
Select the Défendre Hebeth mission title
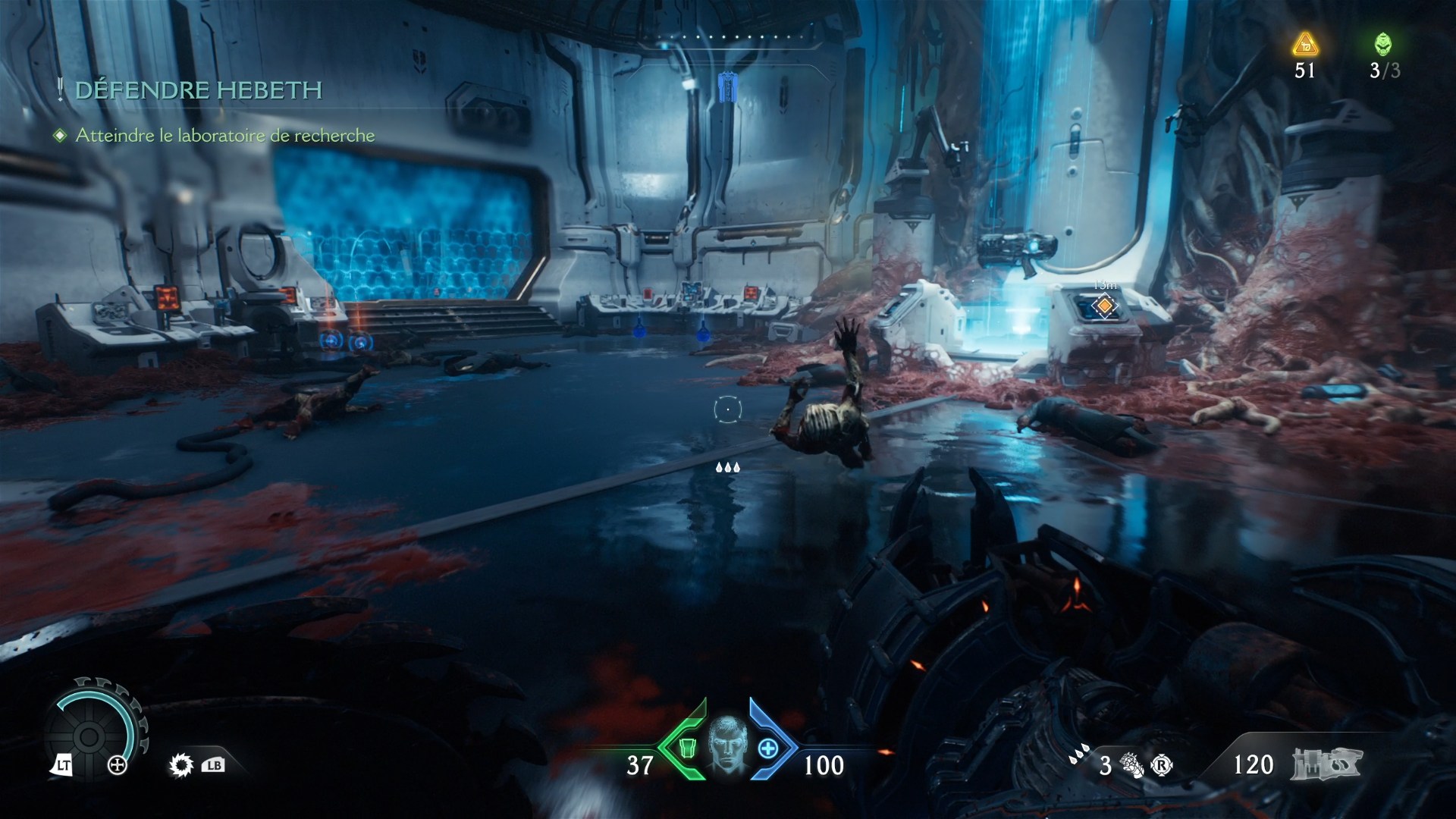[199, 90]
